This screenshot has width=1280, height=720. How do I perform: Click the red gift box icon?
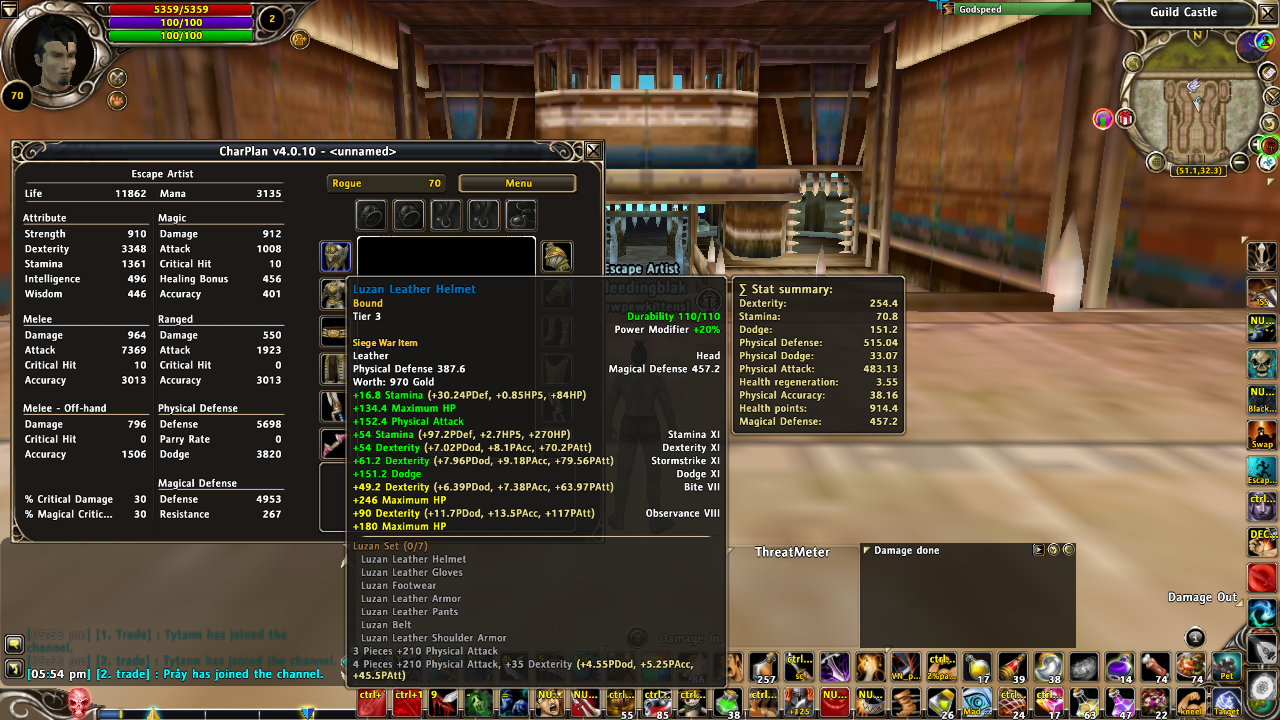(x=1125, y=119)
